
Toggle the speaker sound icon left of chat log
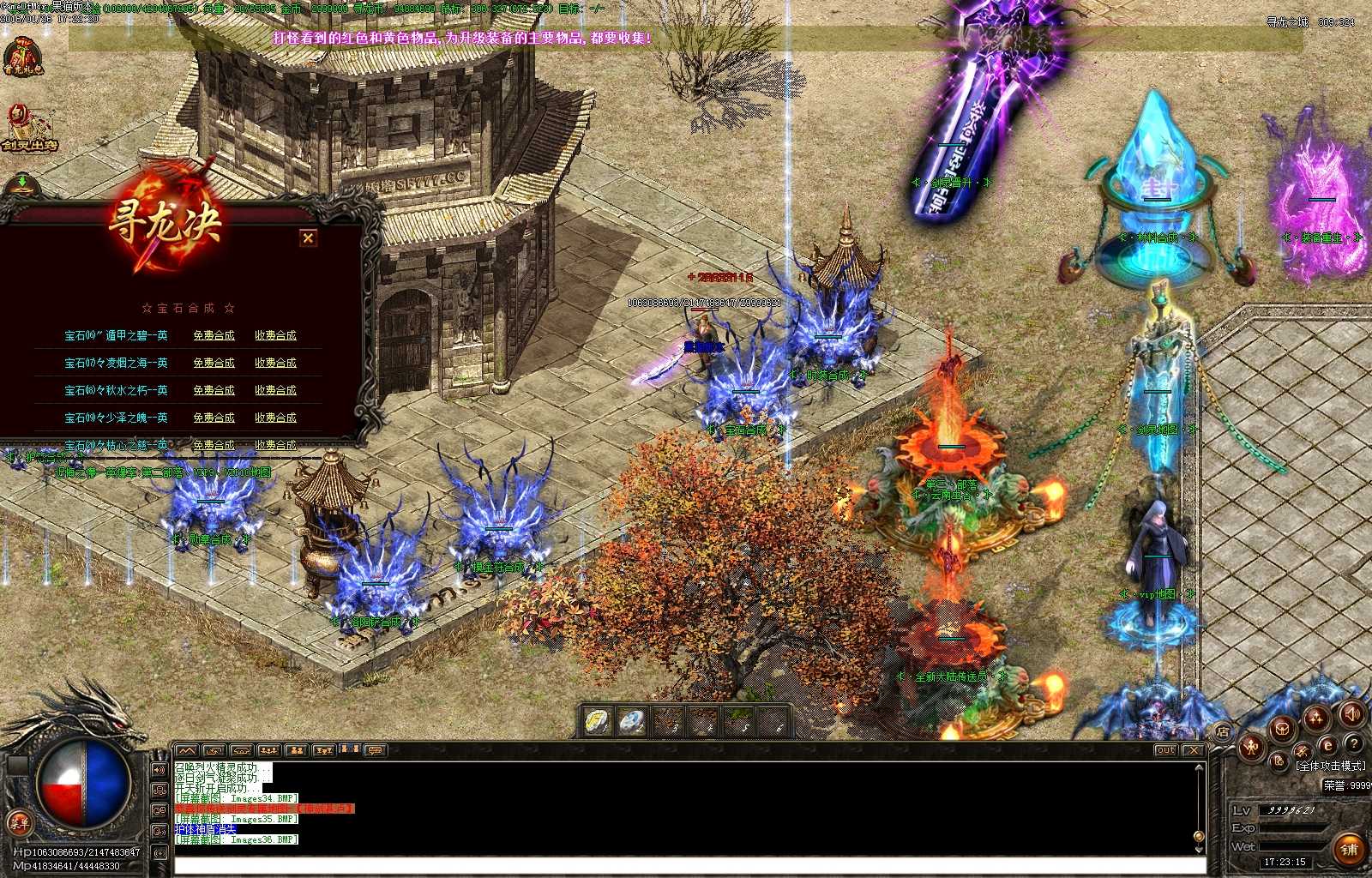point(159,770)
